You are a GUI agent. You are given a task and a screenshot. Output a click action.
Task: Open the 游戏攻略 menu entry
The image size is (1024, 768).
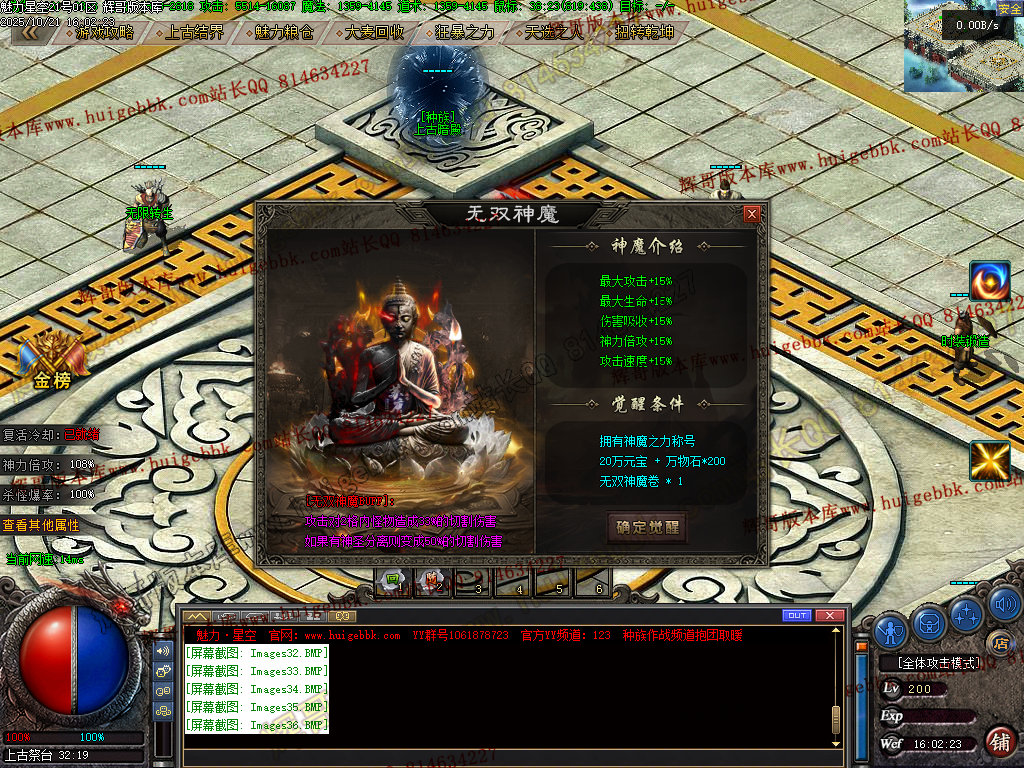104,32
